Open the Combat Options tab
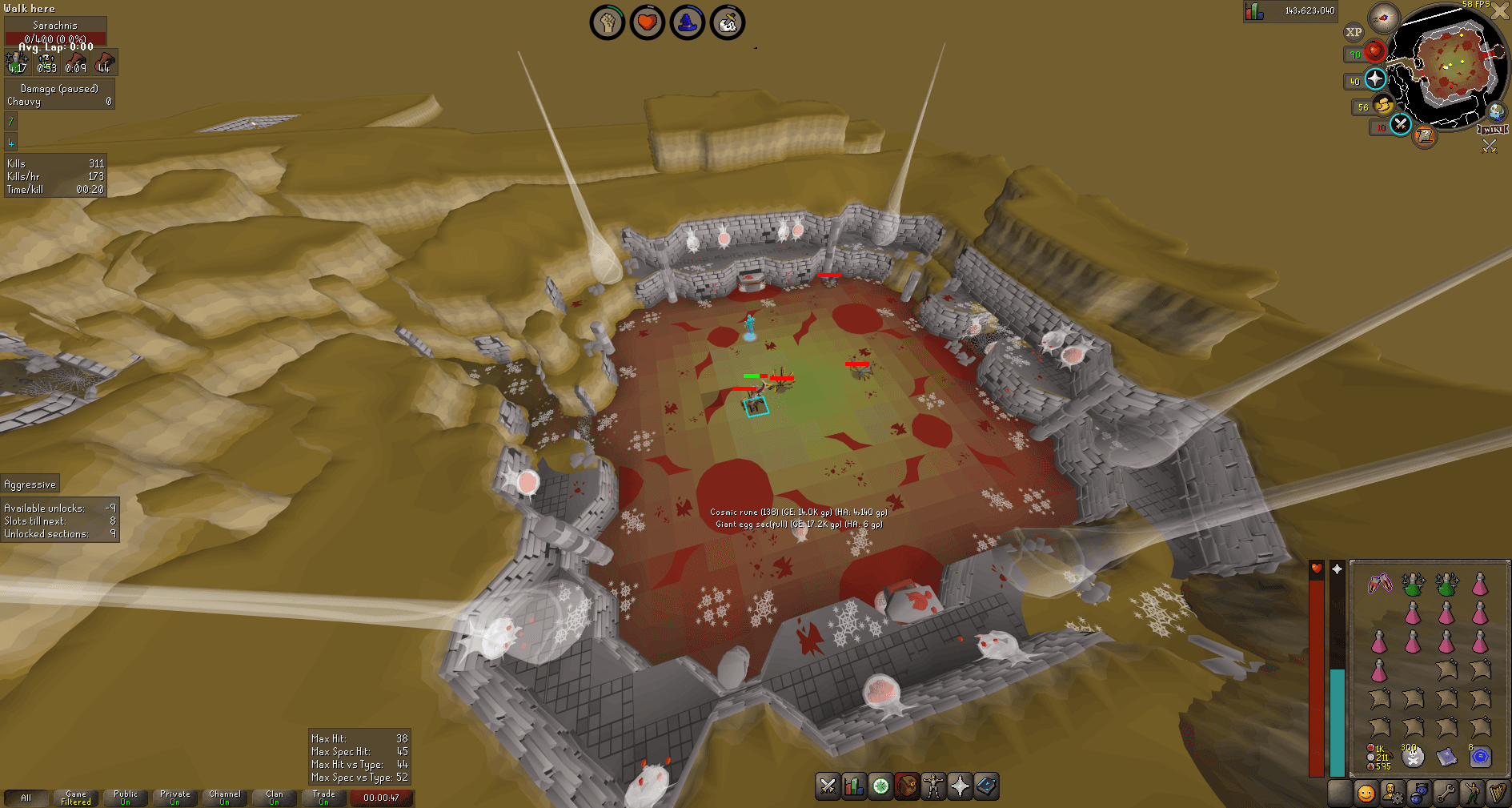Image resolution: width=1512 pixels, height=808 pixels. [827, 787]
